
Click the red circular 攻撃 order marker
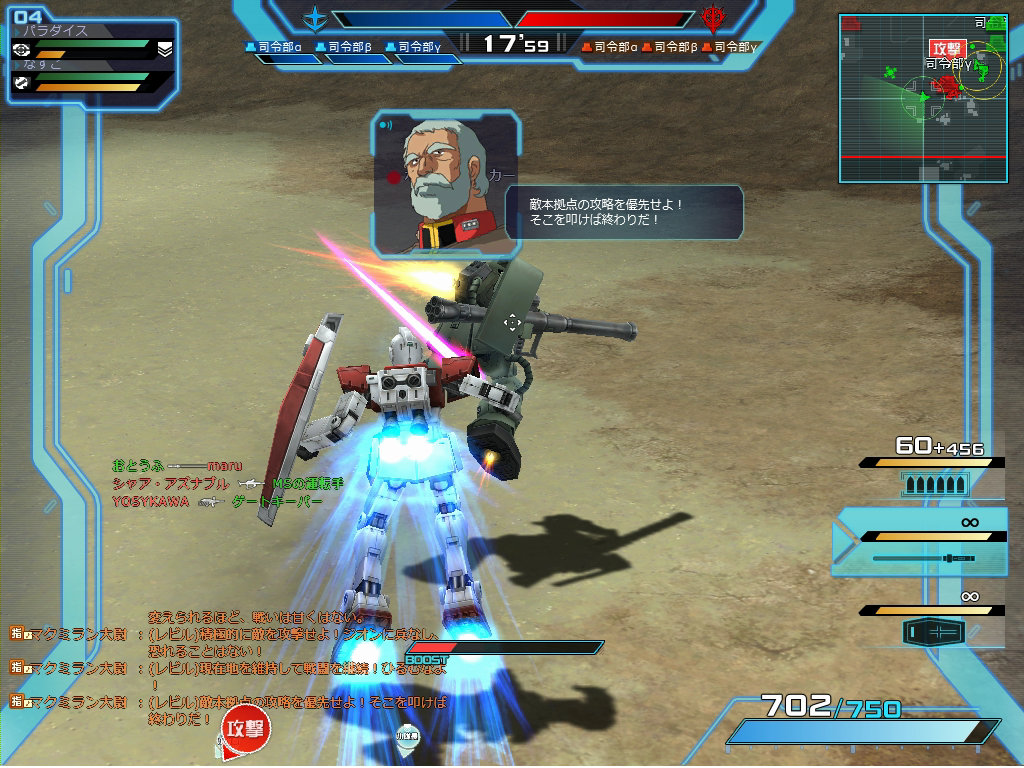245,727
